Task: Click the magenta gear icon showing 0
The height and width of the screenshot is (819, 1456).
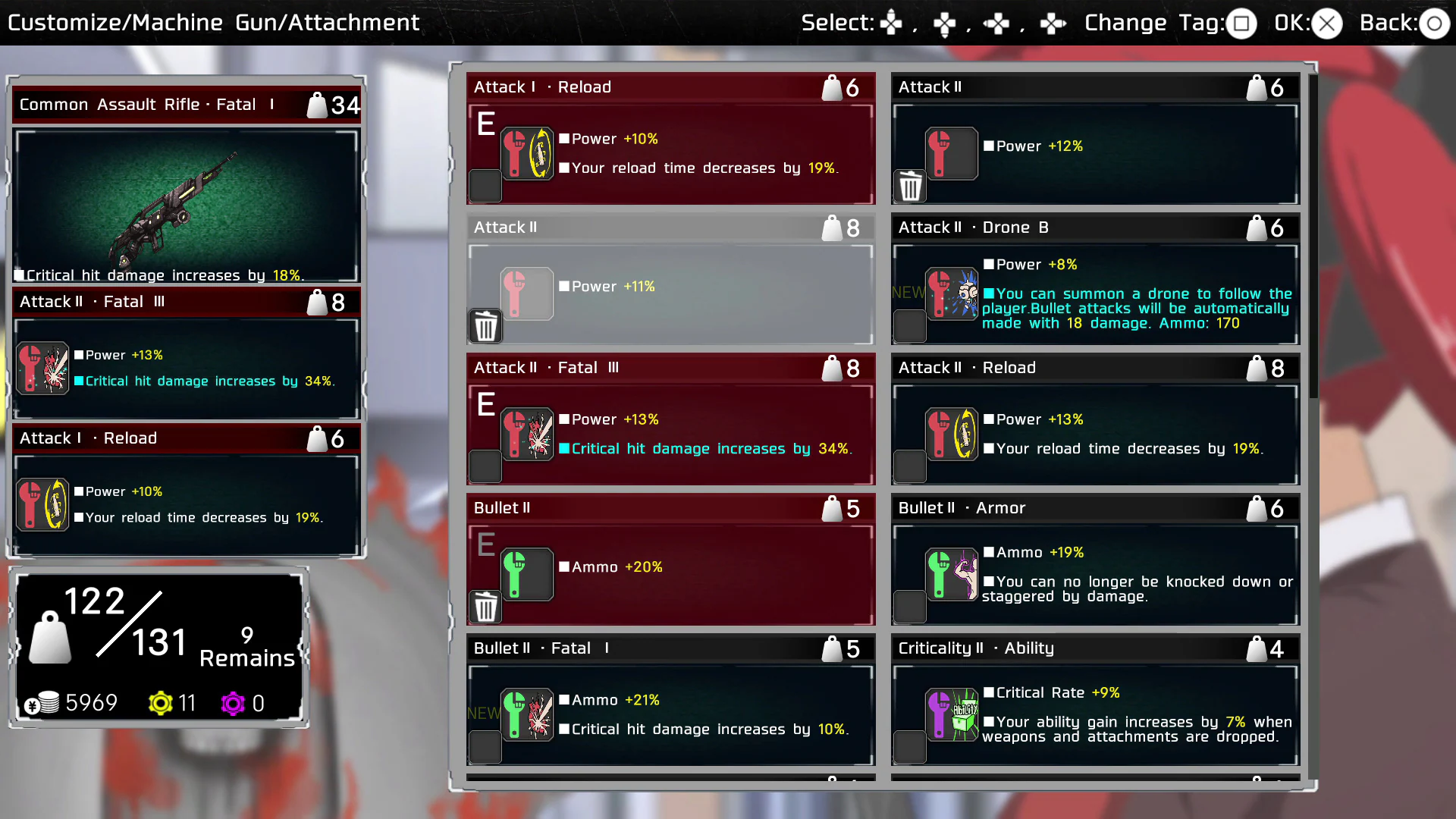Action: (232, 704)
